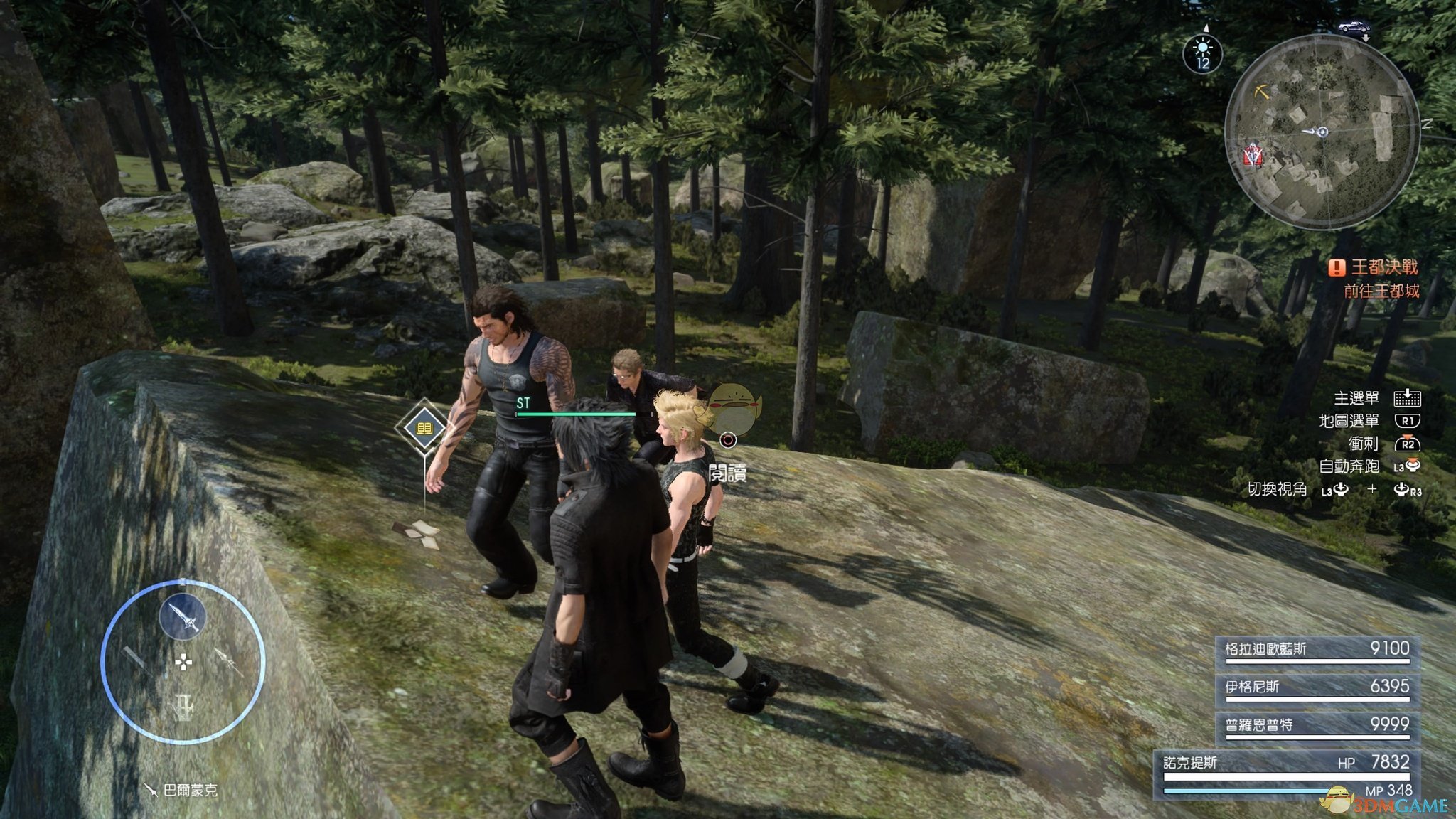
Task: Select the book diamond read marker
Action: pyautogui.click(x=424, y=428)
